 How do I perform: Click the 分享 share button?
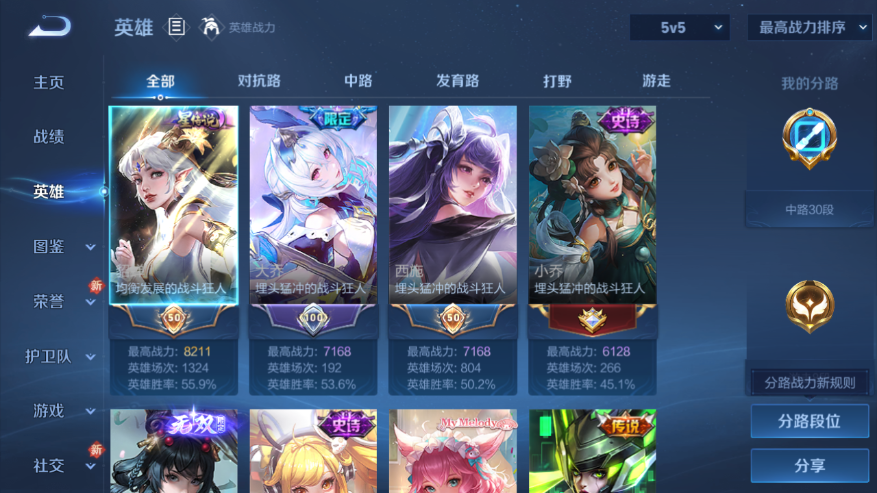pos(809,466)
